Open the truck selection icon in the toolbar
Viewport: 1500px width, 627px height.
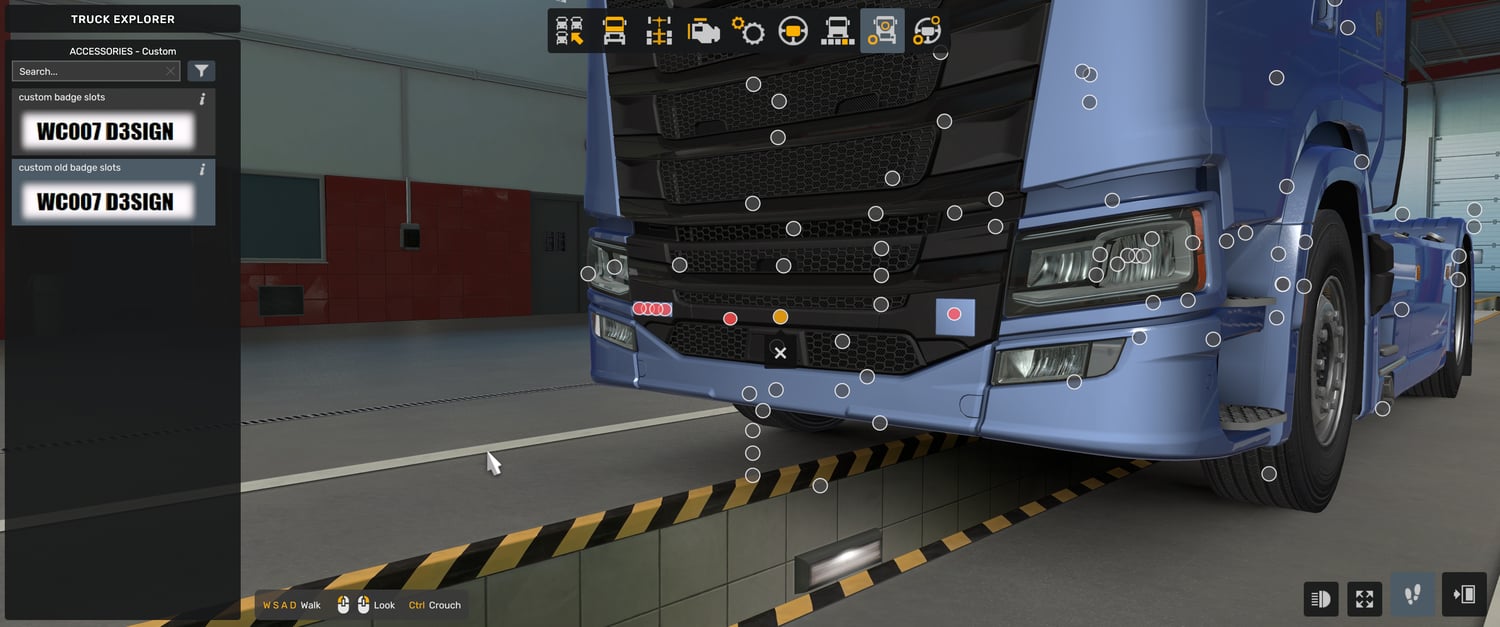(570, 31)
